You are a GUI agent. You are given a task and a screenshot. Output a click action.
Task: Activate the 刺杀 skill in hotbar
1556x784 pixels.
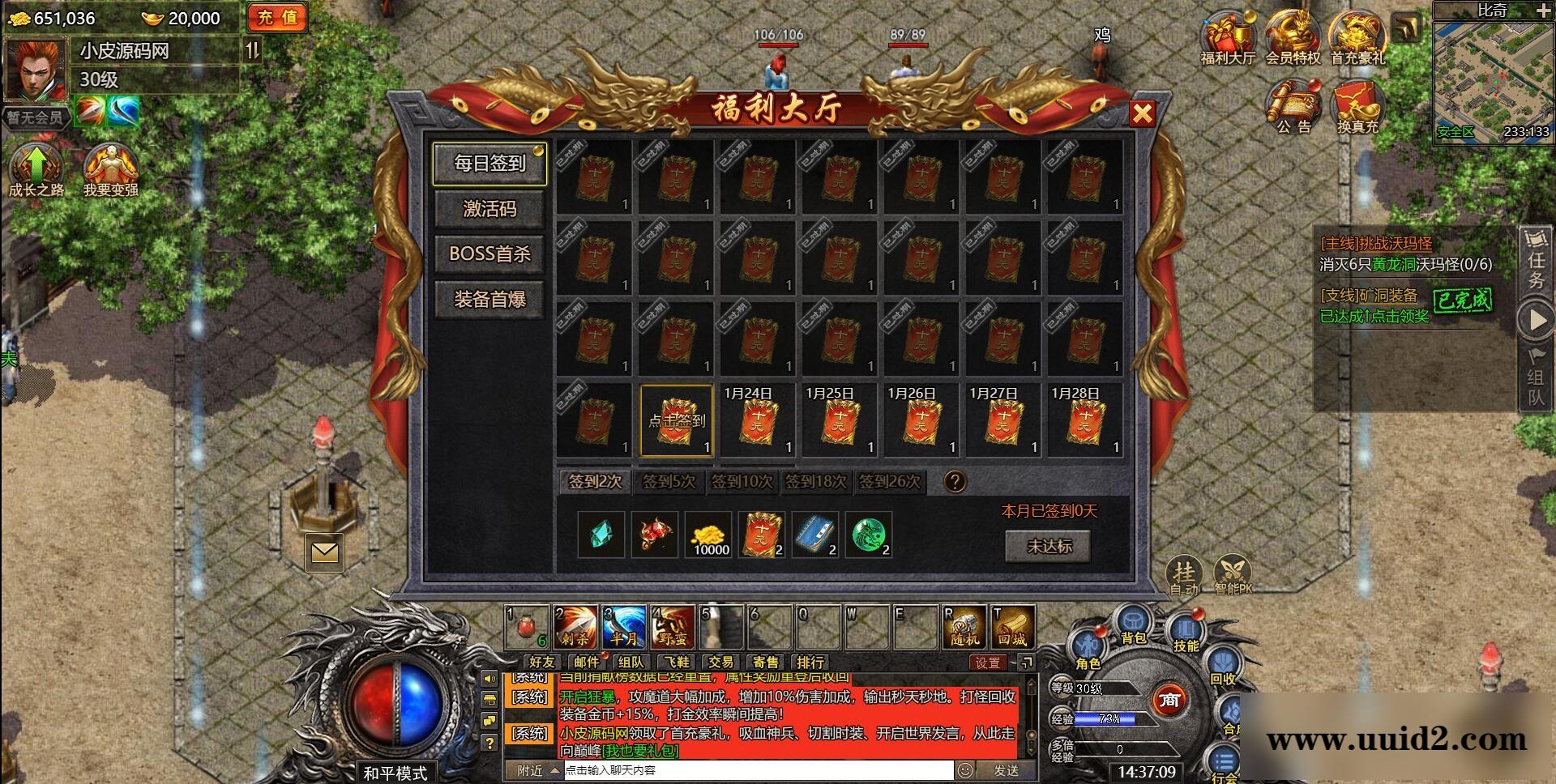click(x=575, y=627)
